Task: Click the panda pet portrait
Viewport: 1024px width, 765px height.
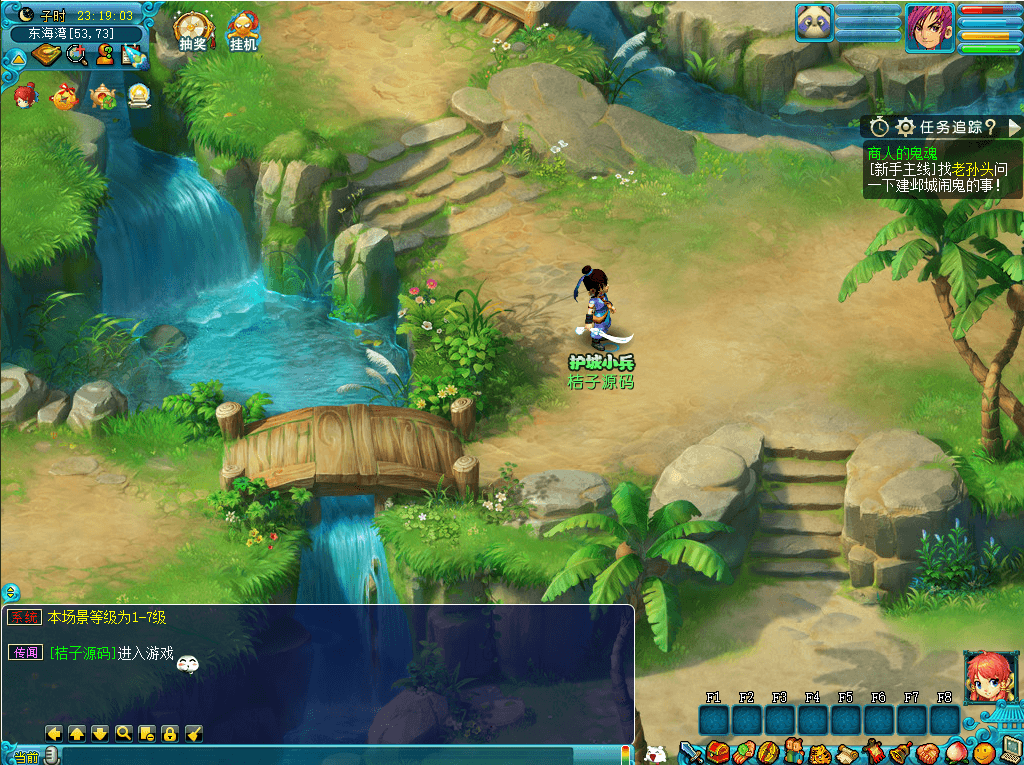Action: click(x=815, y=22)
